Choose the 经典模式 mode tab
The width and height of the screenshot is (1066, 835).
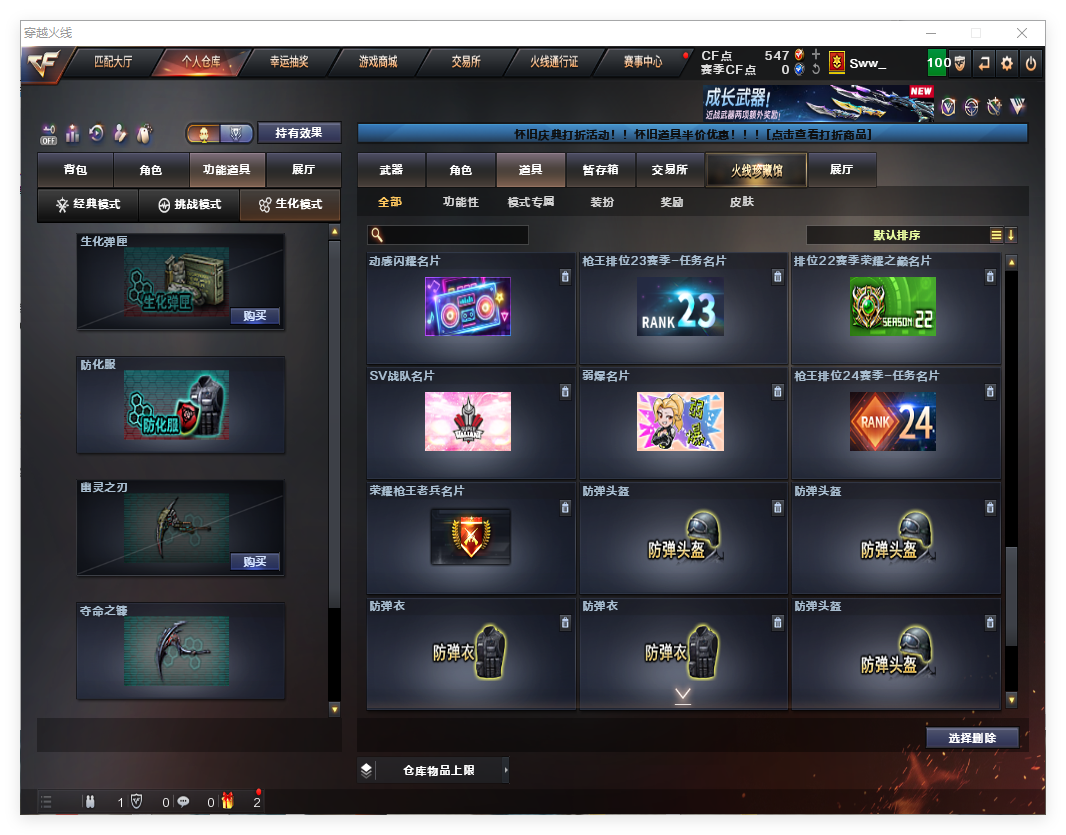pyautogui.click(x=88, y=204)
